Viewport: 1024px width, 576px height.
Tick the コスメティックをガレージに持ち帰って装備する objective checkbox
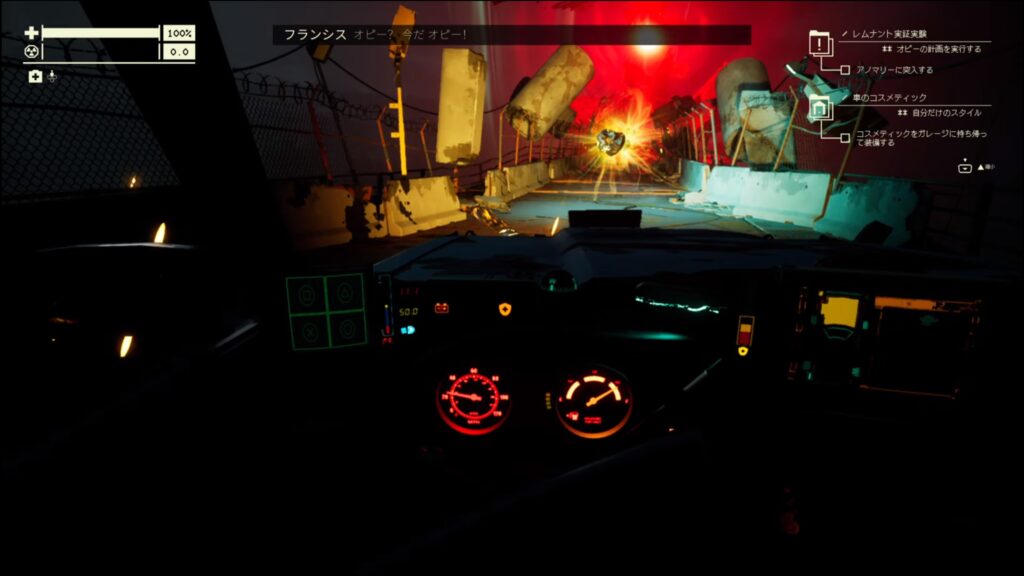pos(845,135)
